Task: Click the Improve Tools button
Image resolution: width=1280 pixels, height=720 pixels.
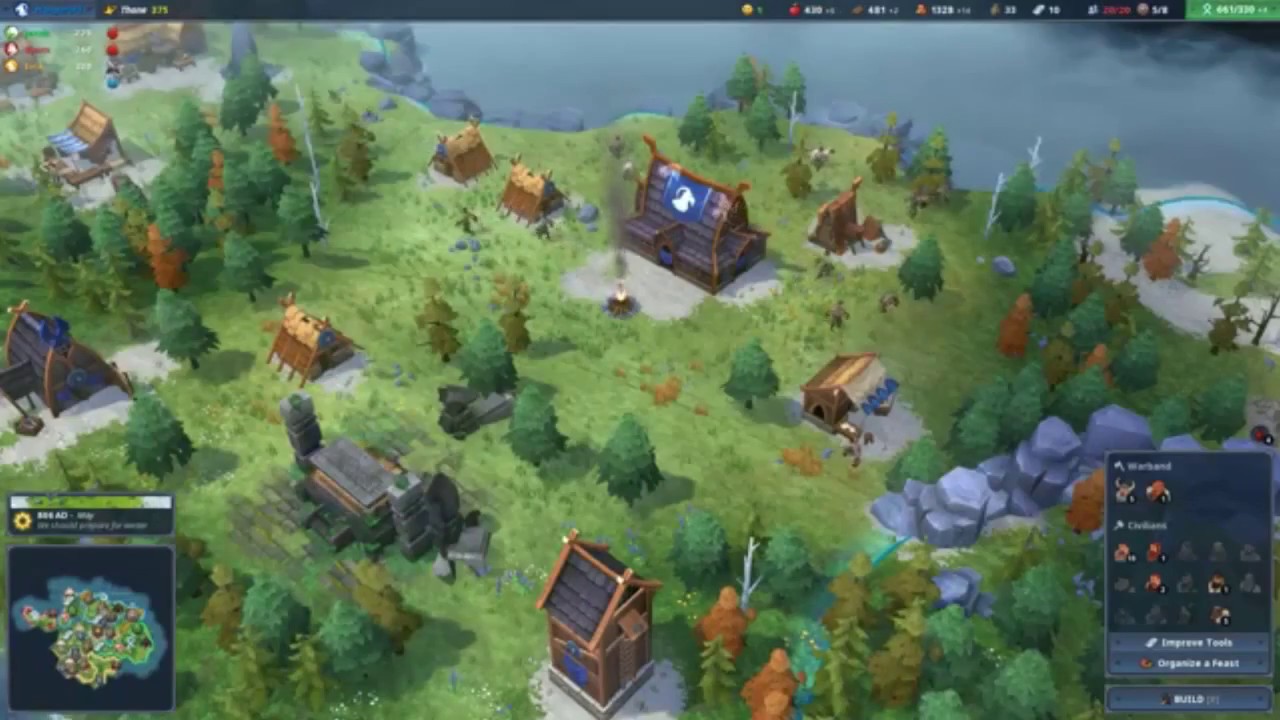Action: [1189, 643]
